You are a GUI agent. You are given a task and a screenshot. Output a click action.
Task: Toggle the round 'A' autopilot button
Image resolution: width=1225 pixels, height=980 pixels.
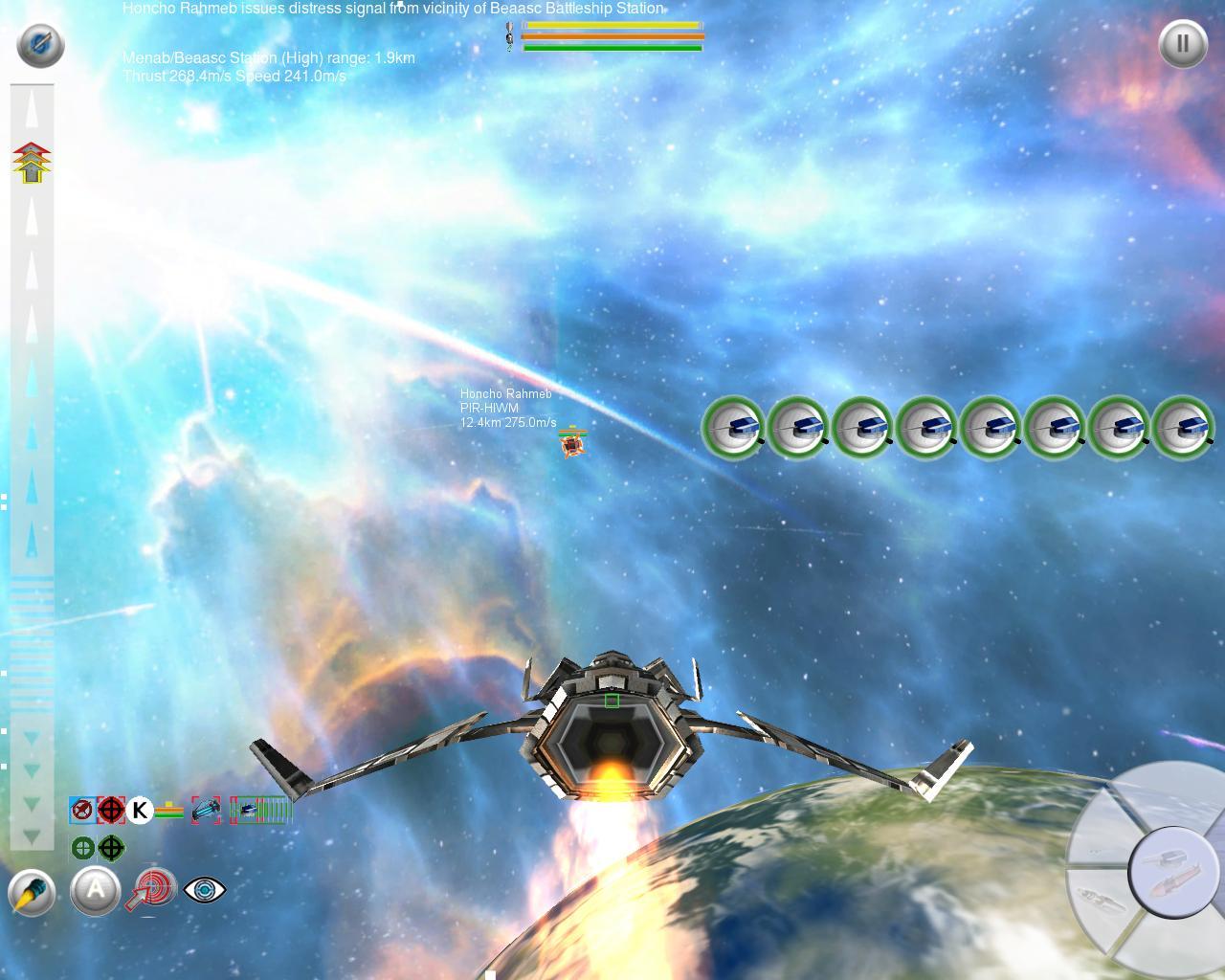click(96, 891)
